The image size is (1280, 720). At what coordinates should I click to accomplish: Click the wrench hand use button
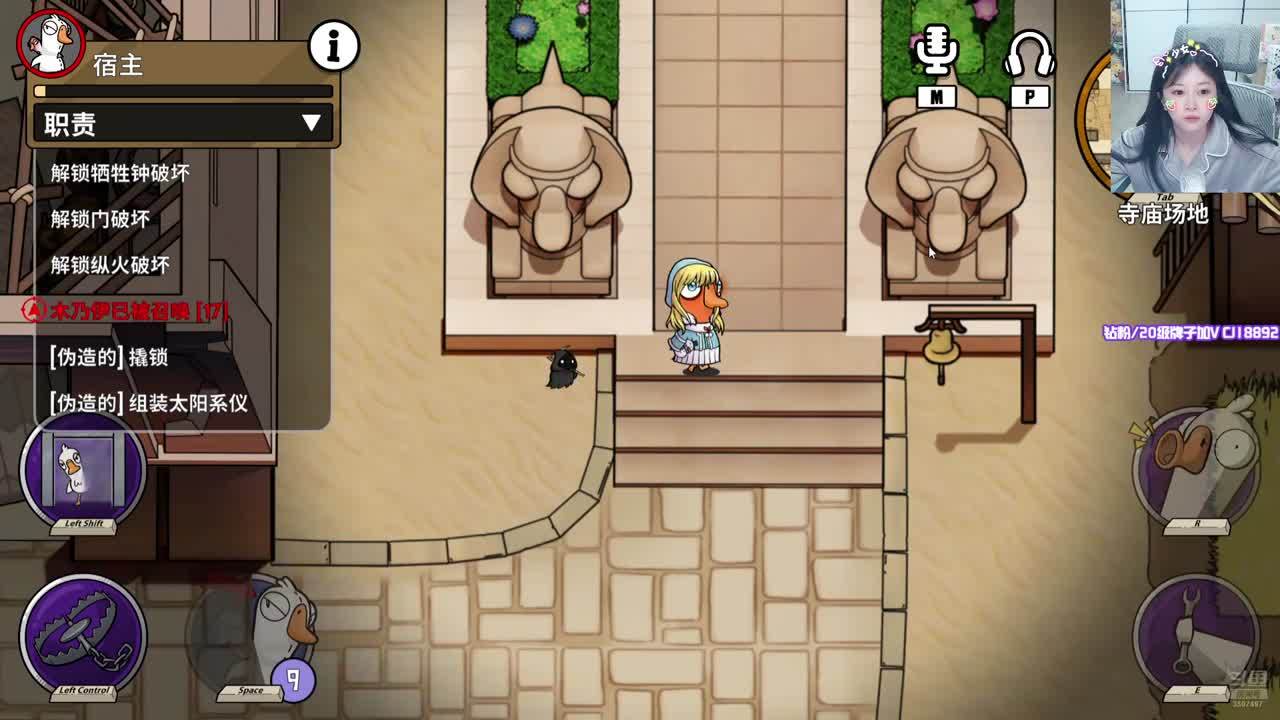(1196, 632)
